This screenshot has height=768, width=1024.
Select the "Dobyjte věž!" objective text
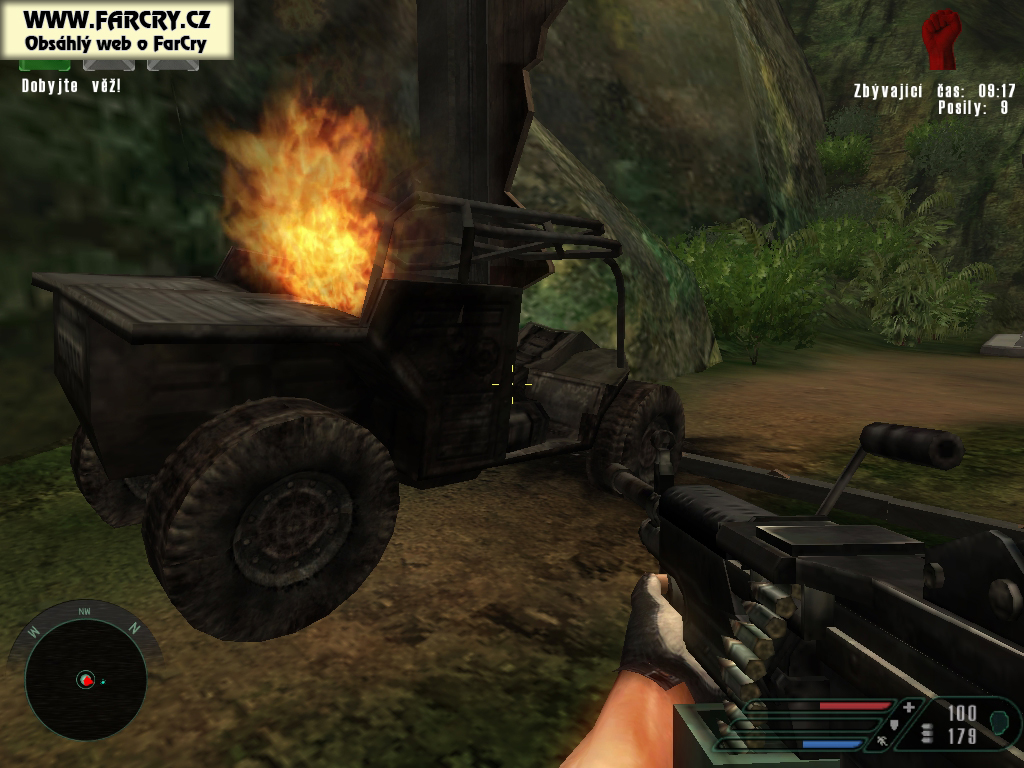71,86
